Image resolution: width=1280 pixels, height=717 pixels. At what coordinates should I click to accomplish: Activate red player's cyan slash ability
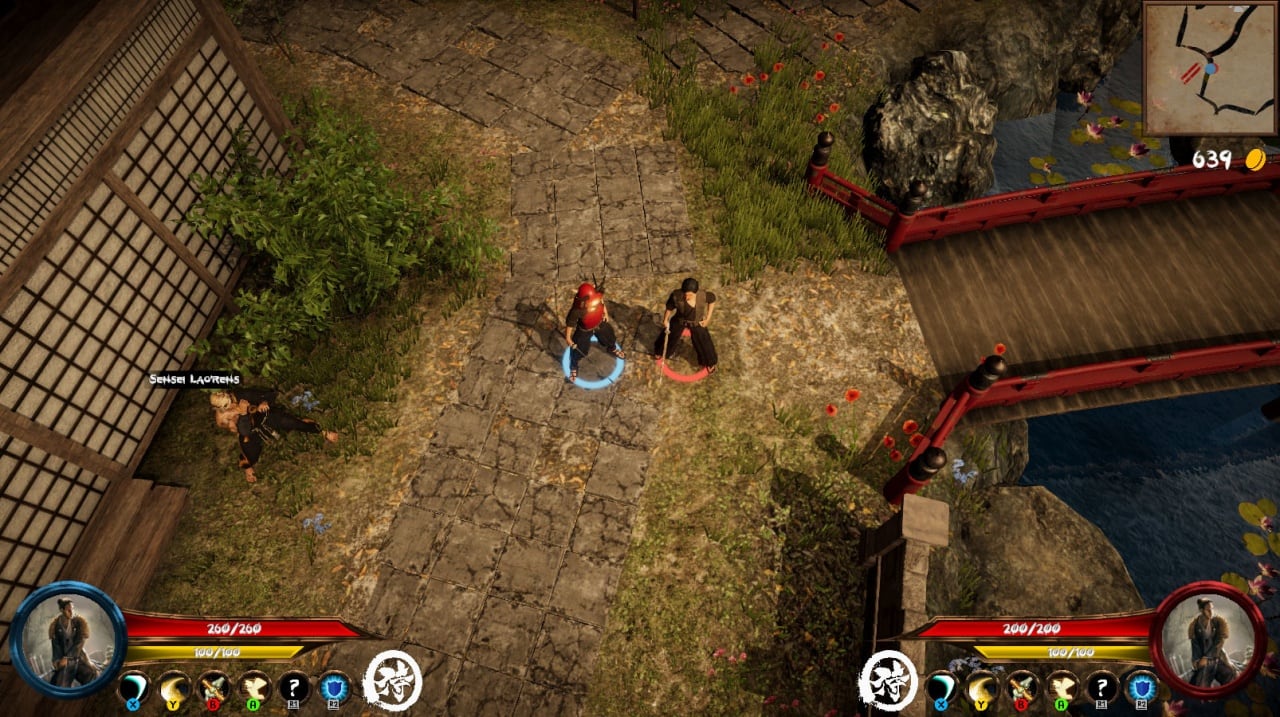942,688
